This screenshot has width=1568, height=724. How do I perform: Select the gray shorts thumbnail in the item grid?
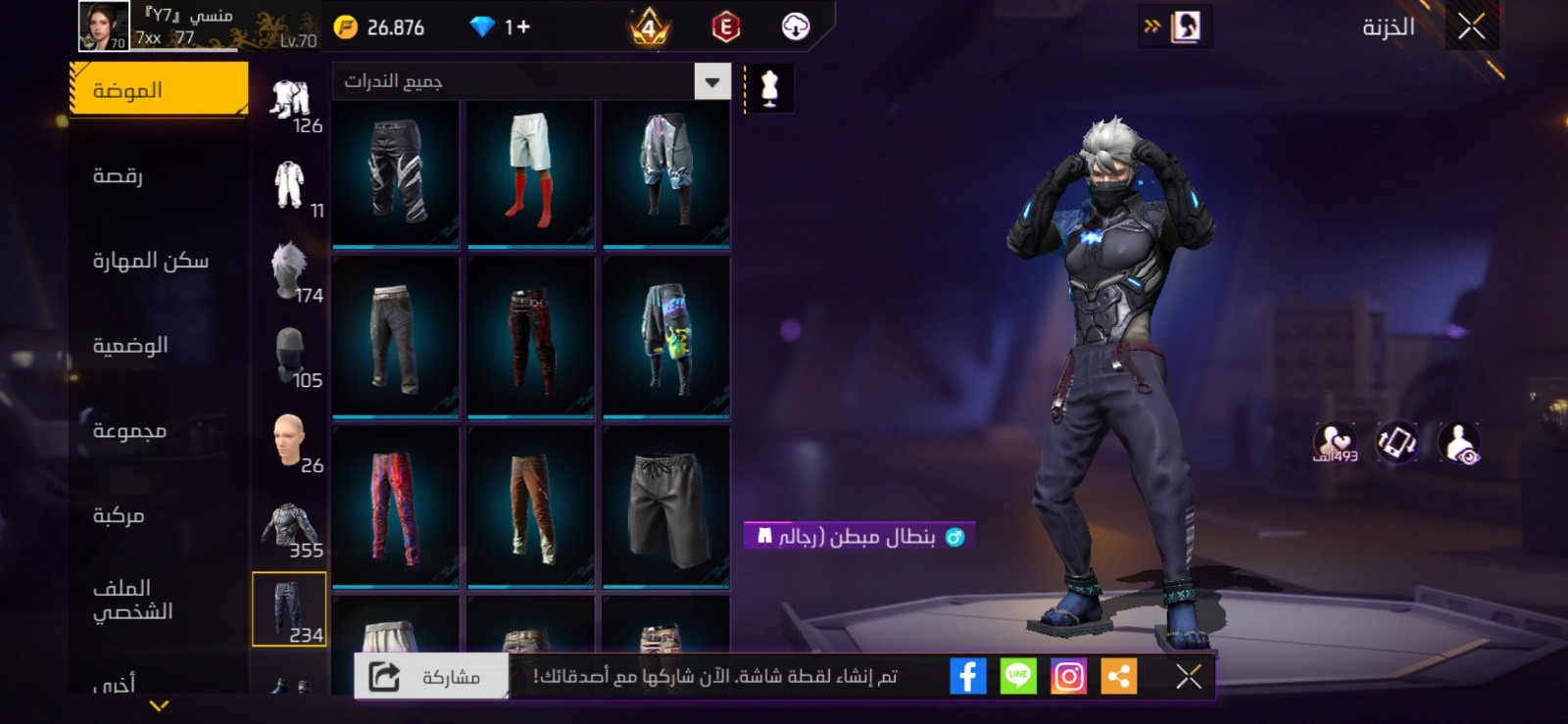(x=667, y=508)
